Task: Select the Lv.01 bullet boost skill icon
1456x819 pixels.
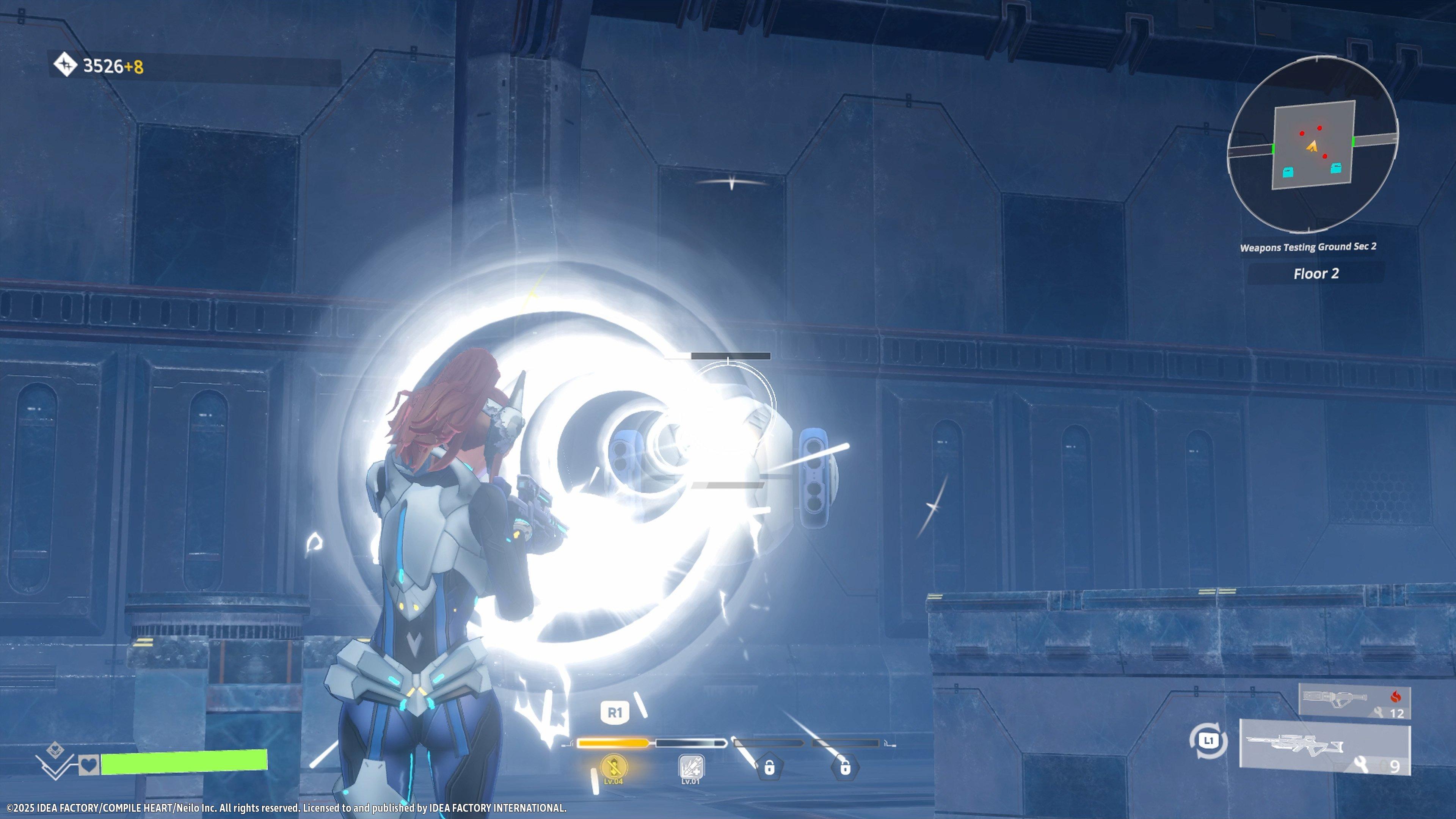Action: [x=690, y=767]
